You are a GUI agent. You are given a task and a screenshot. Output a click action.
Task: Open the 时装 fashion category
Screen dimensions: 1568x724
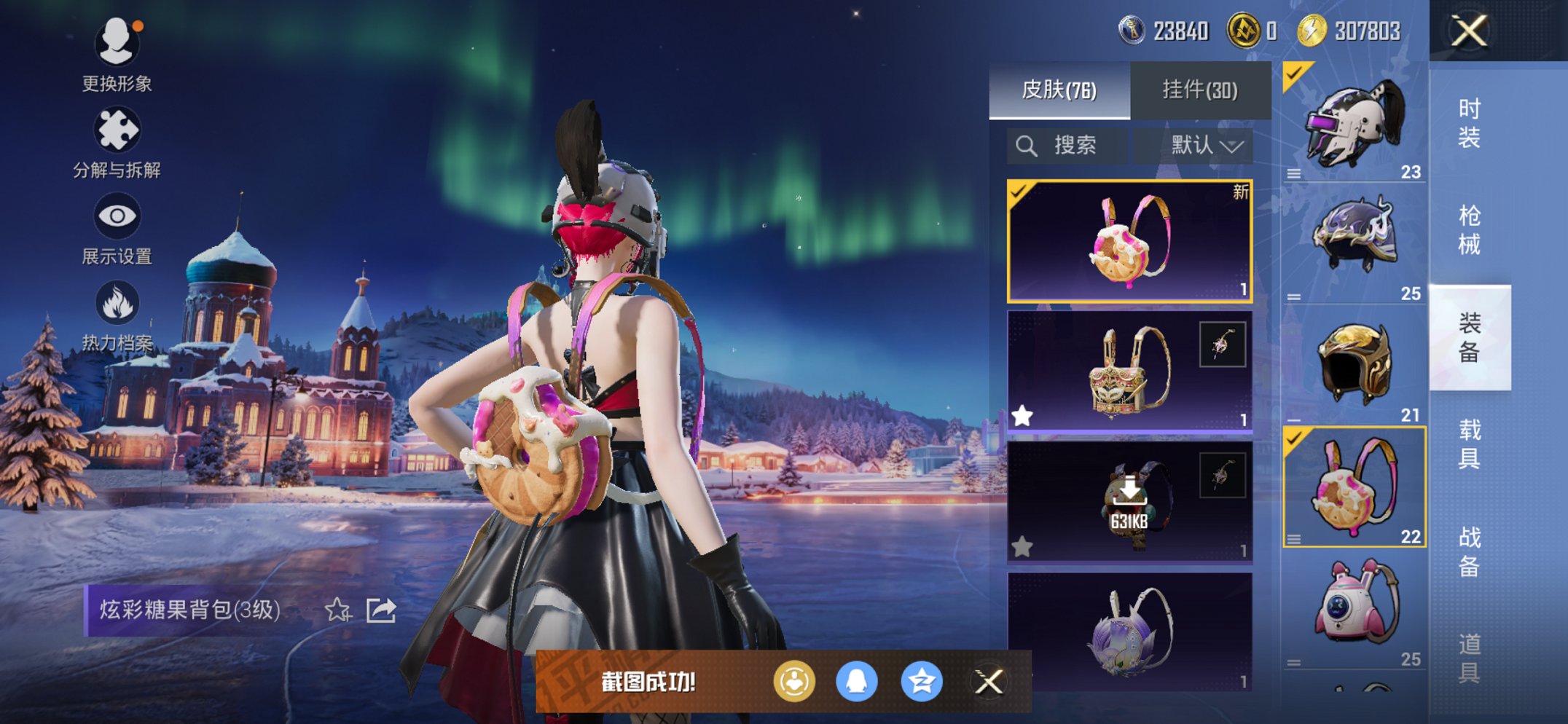pos(1469,122)
